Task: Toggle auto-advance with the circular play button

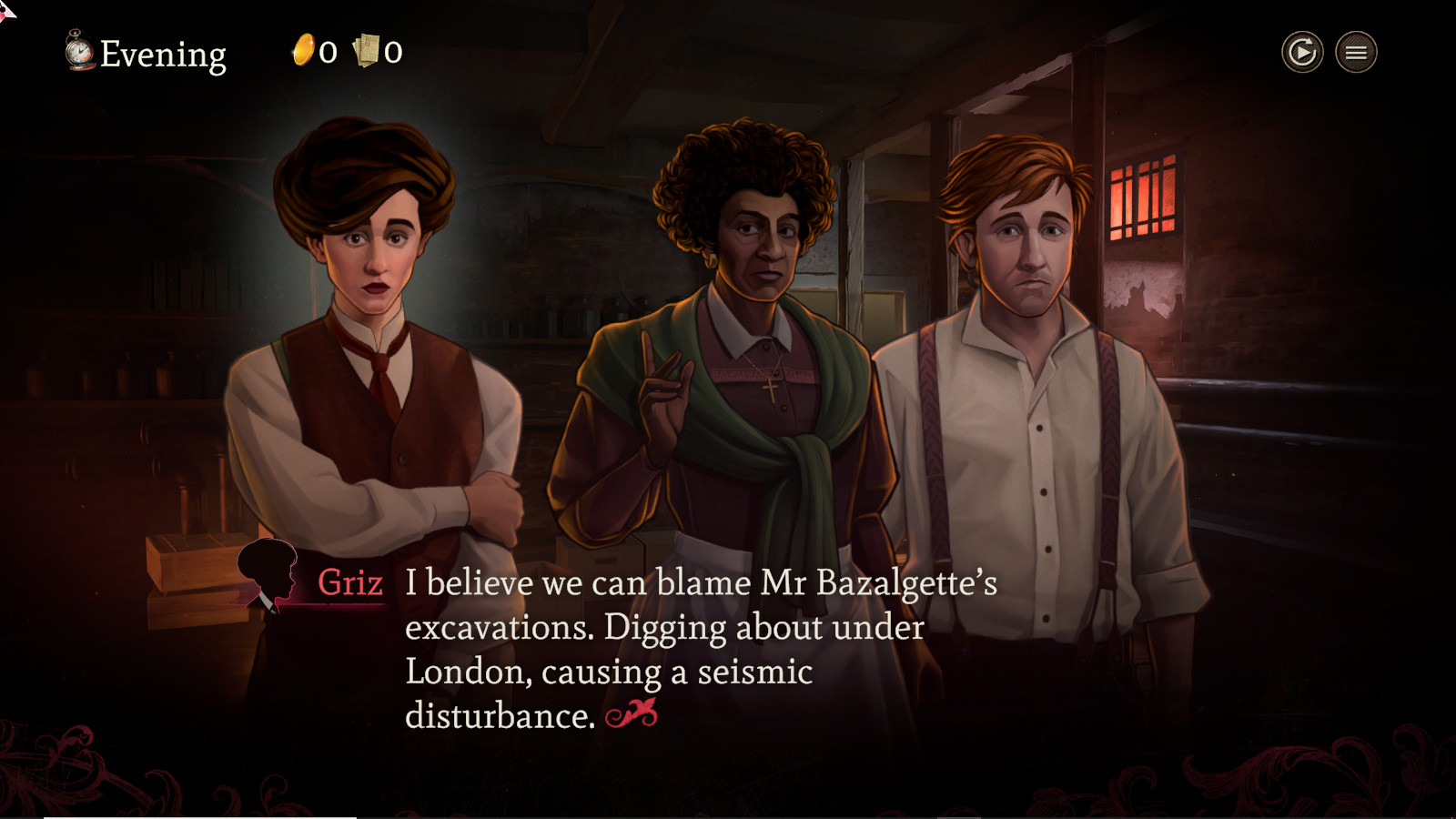Action: click(1301, 53)
